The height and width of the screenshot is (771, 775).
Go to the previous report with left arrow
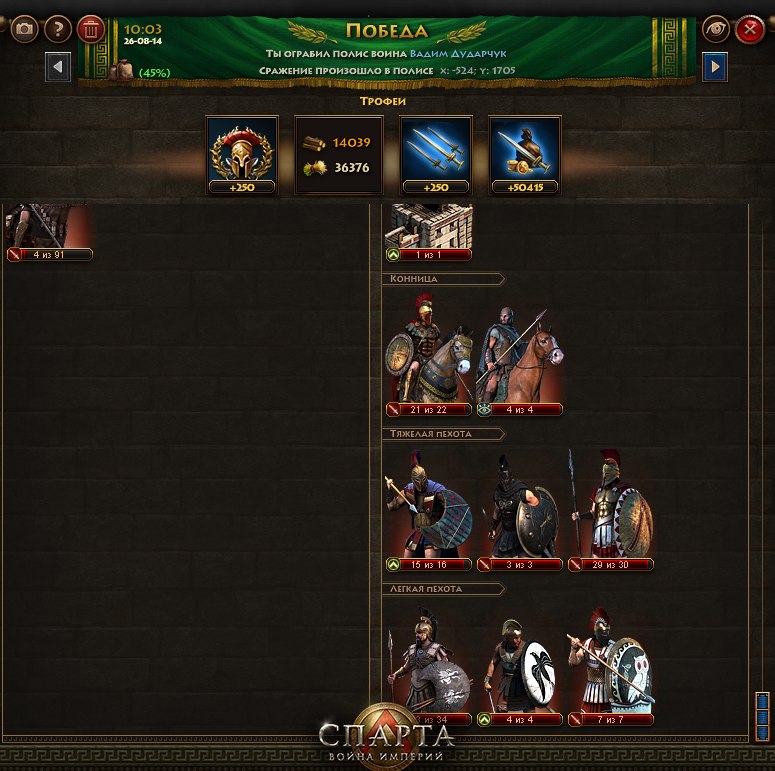[x=58, y=67]
